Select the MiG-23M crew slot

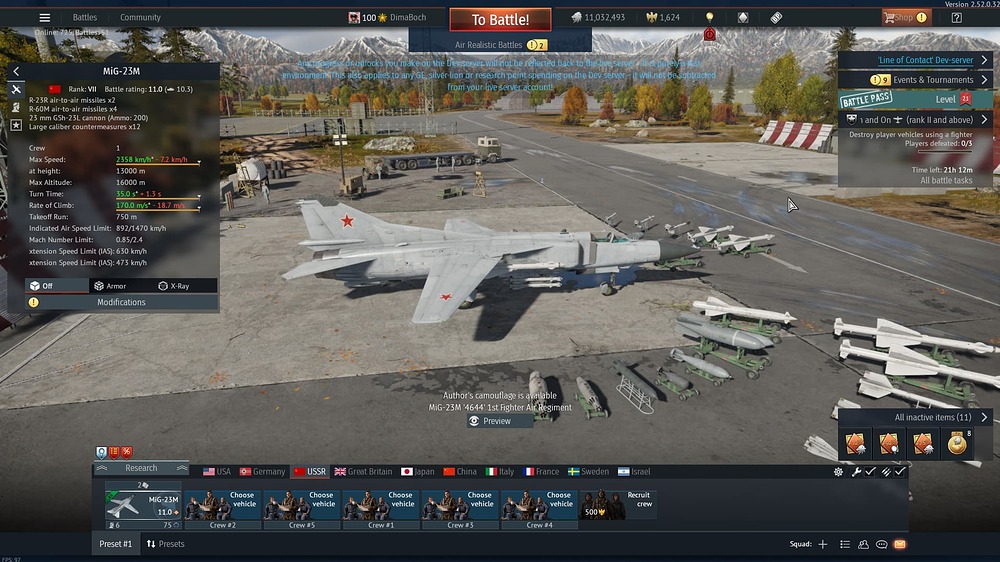[x=144, y=503]
